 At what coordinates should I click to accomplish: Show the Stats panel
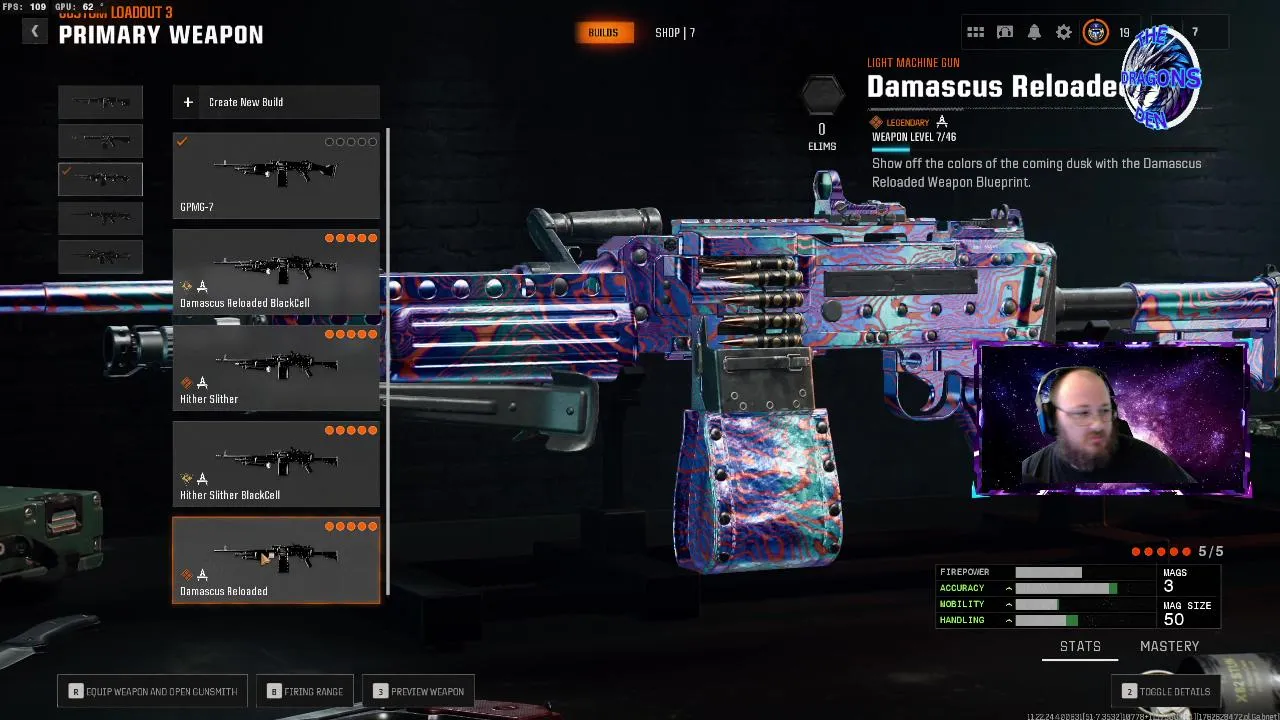[x=1080, y=647]
